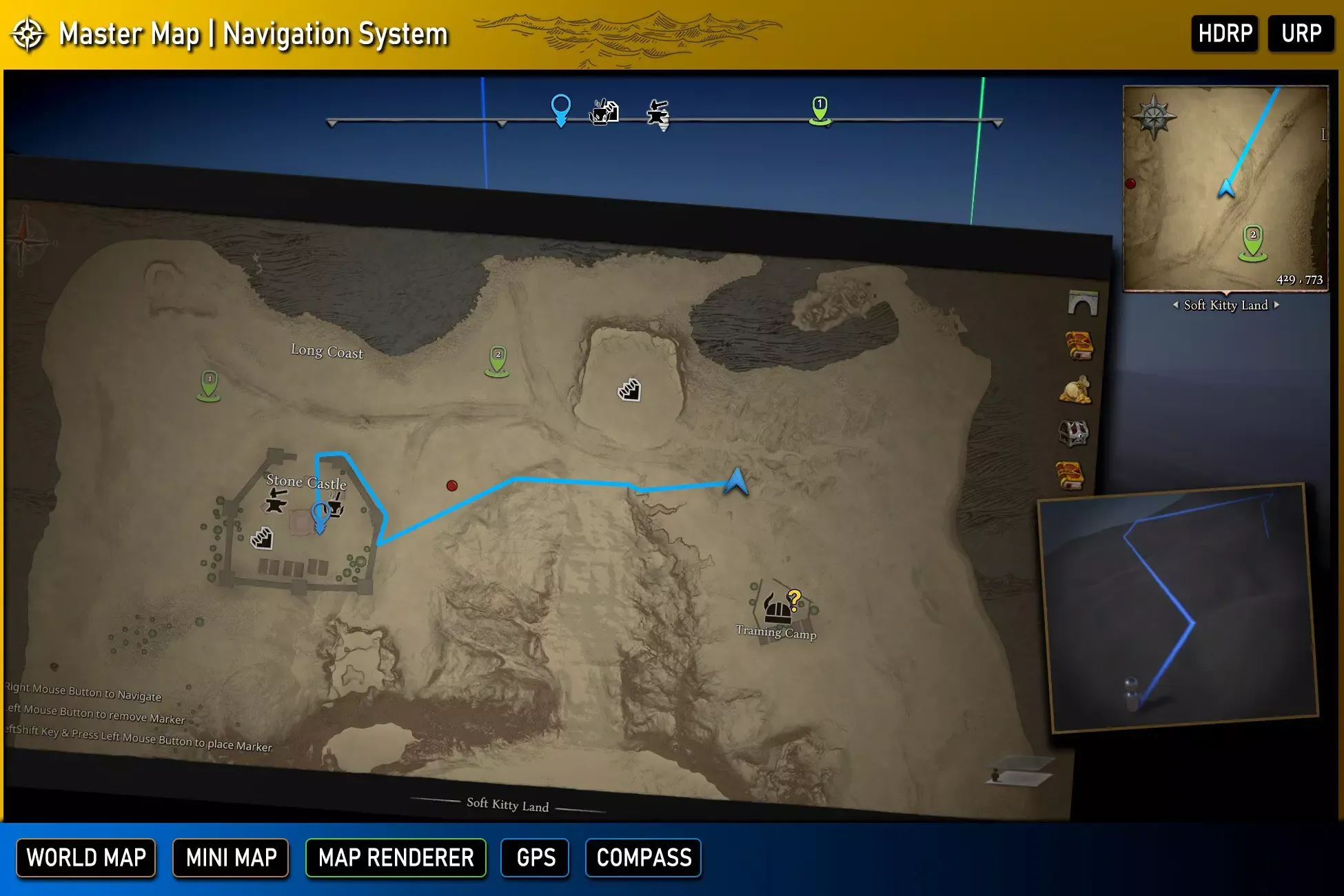The image size is (1344, 896).
Task: Click the right arrow beside Soft Kitty Land
Action: pos(1276,305)
